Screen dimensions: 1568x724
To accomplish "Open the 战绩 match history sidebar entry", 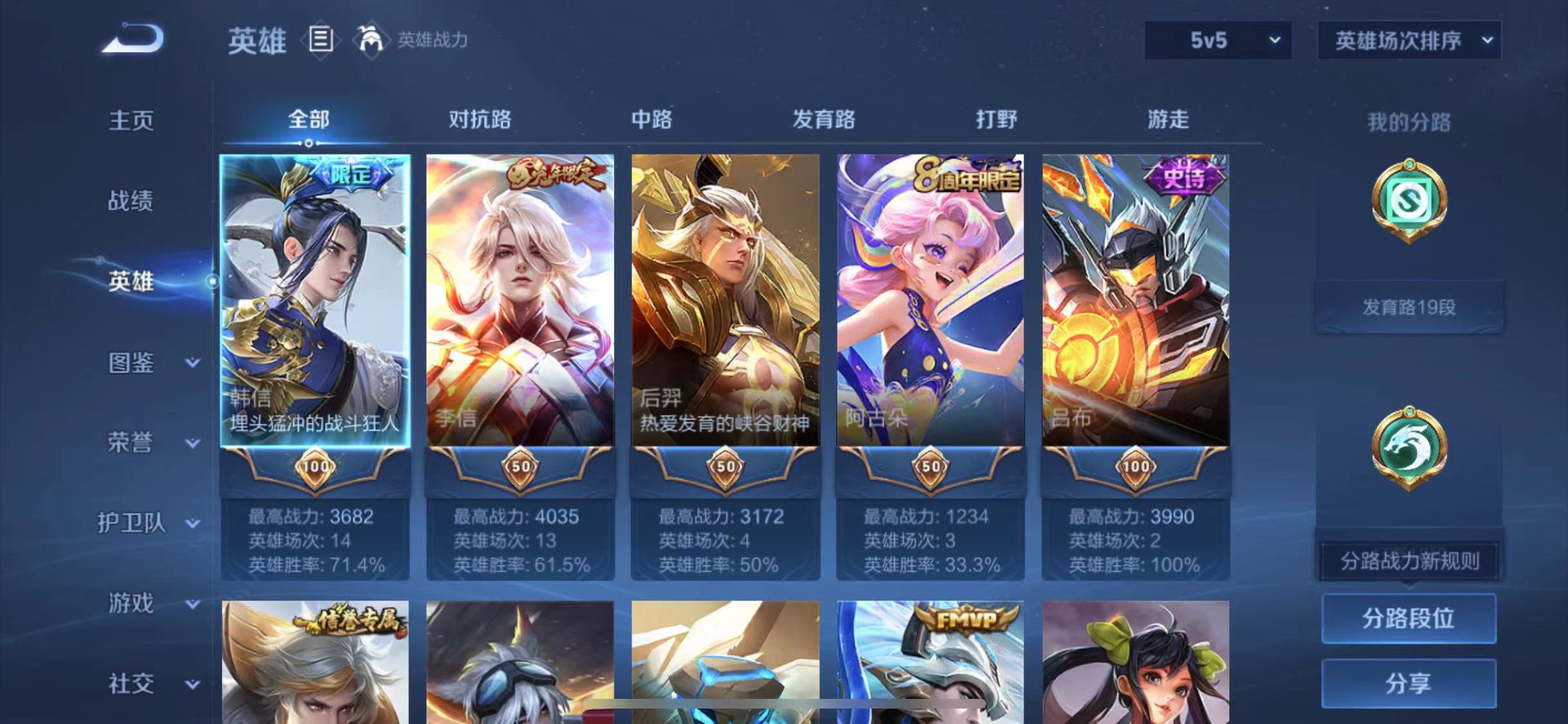I will coord(131,201).
